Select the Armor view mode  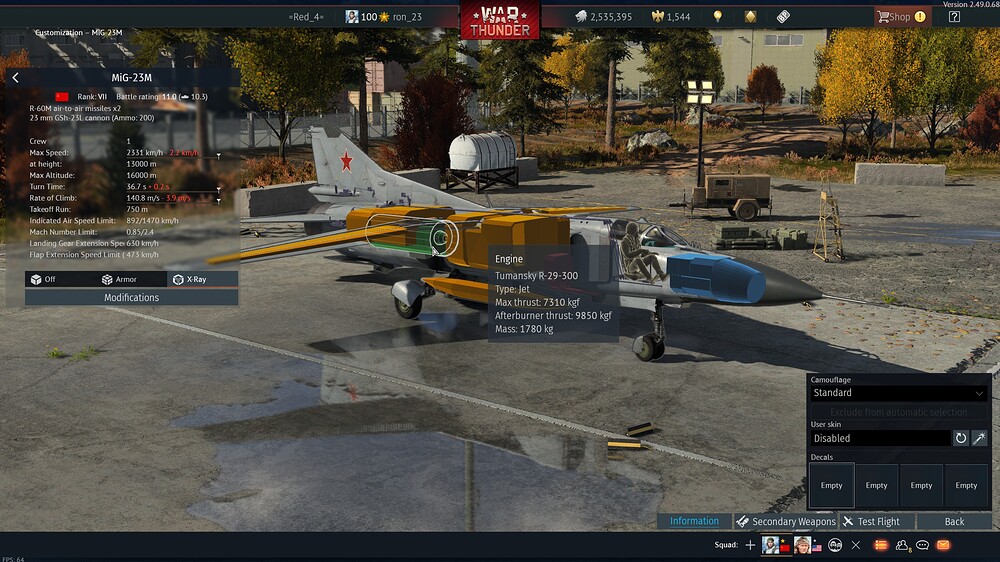tap(119, 279)
